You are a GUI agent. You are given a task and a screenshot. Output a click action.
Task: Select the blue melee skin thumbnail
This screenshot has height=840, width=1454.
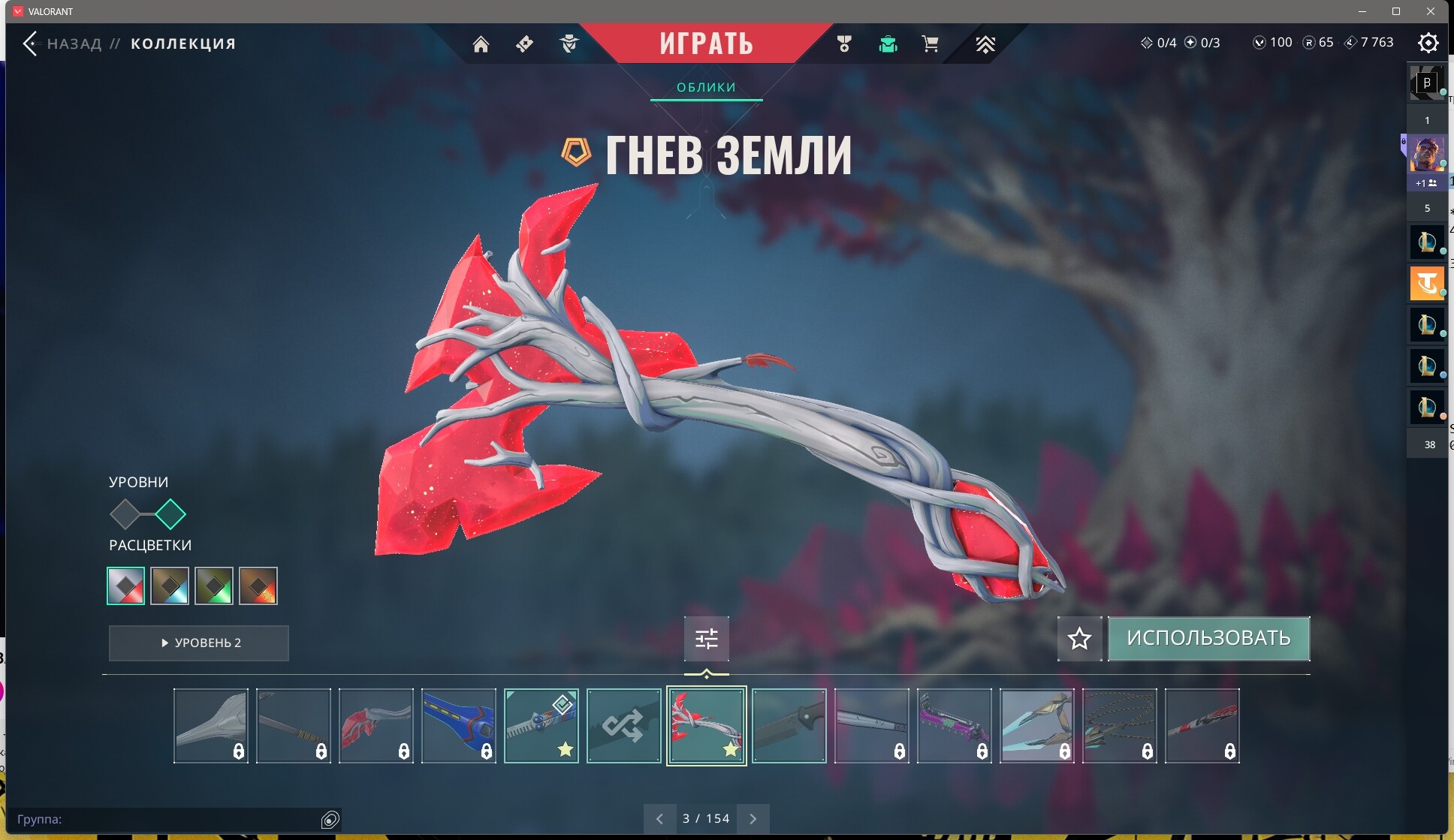(458, 725)
